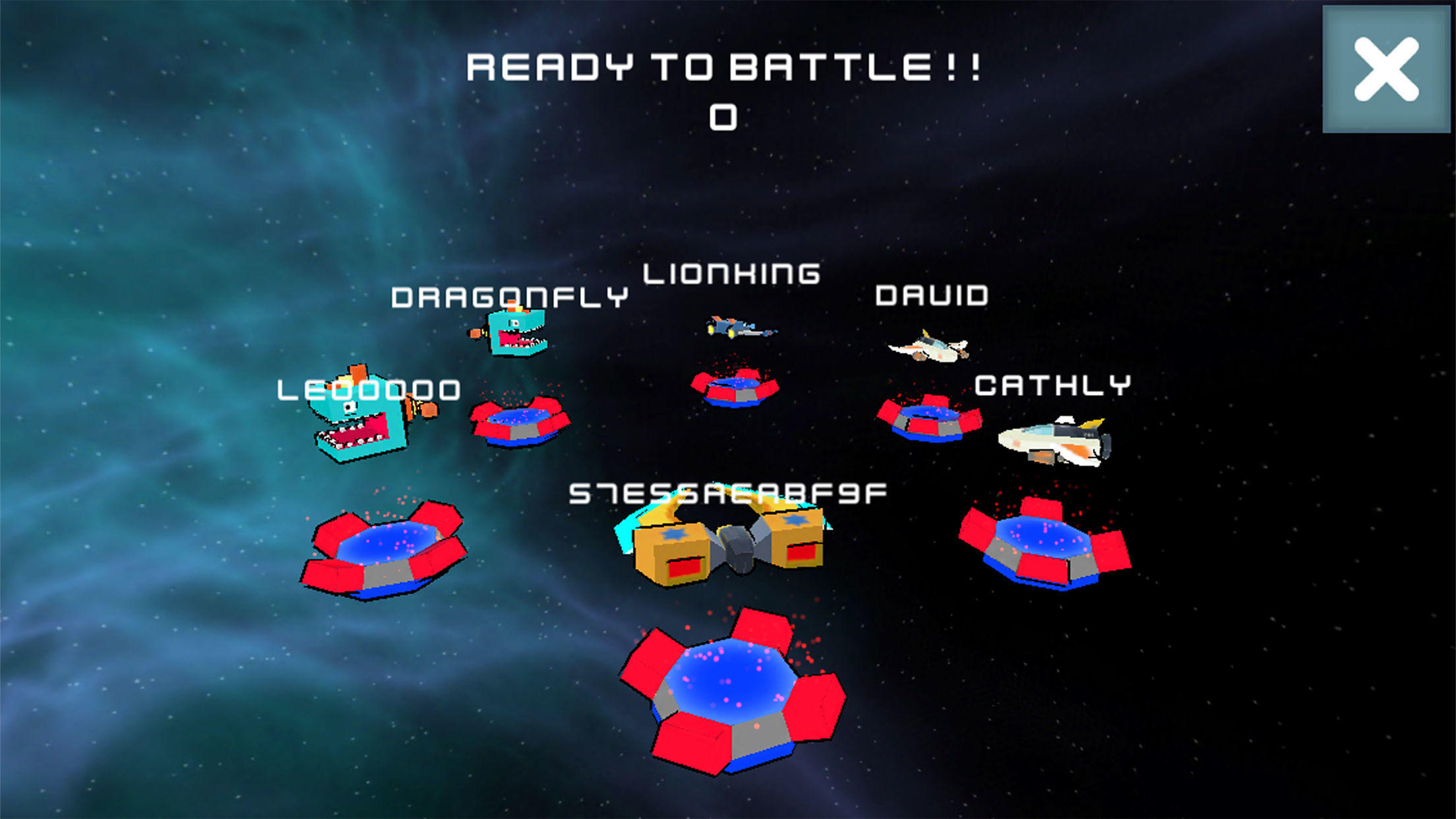The image size is (1456, 819).
Task: Expand details for player Cathly
Action: click(1054, 386)
